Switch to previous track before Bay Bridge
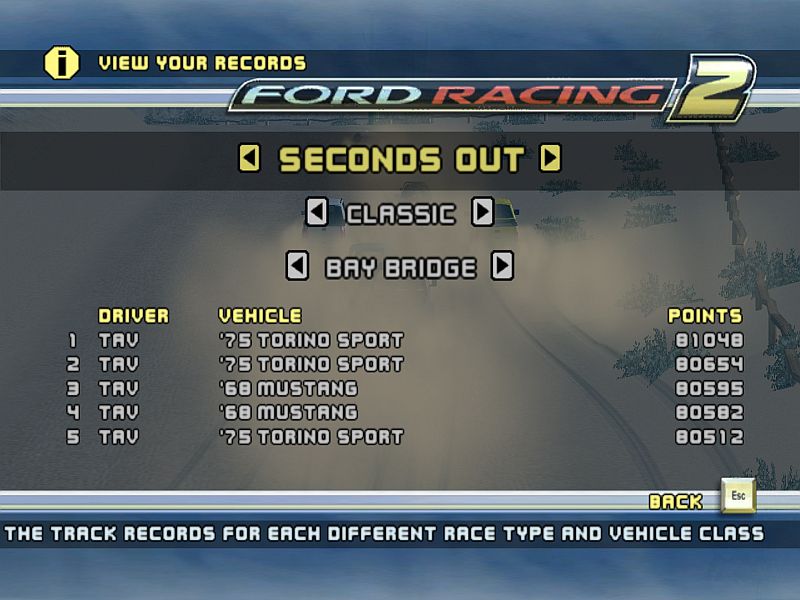Viewport: 800px width, 600px height. (x=297, y=267)
